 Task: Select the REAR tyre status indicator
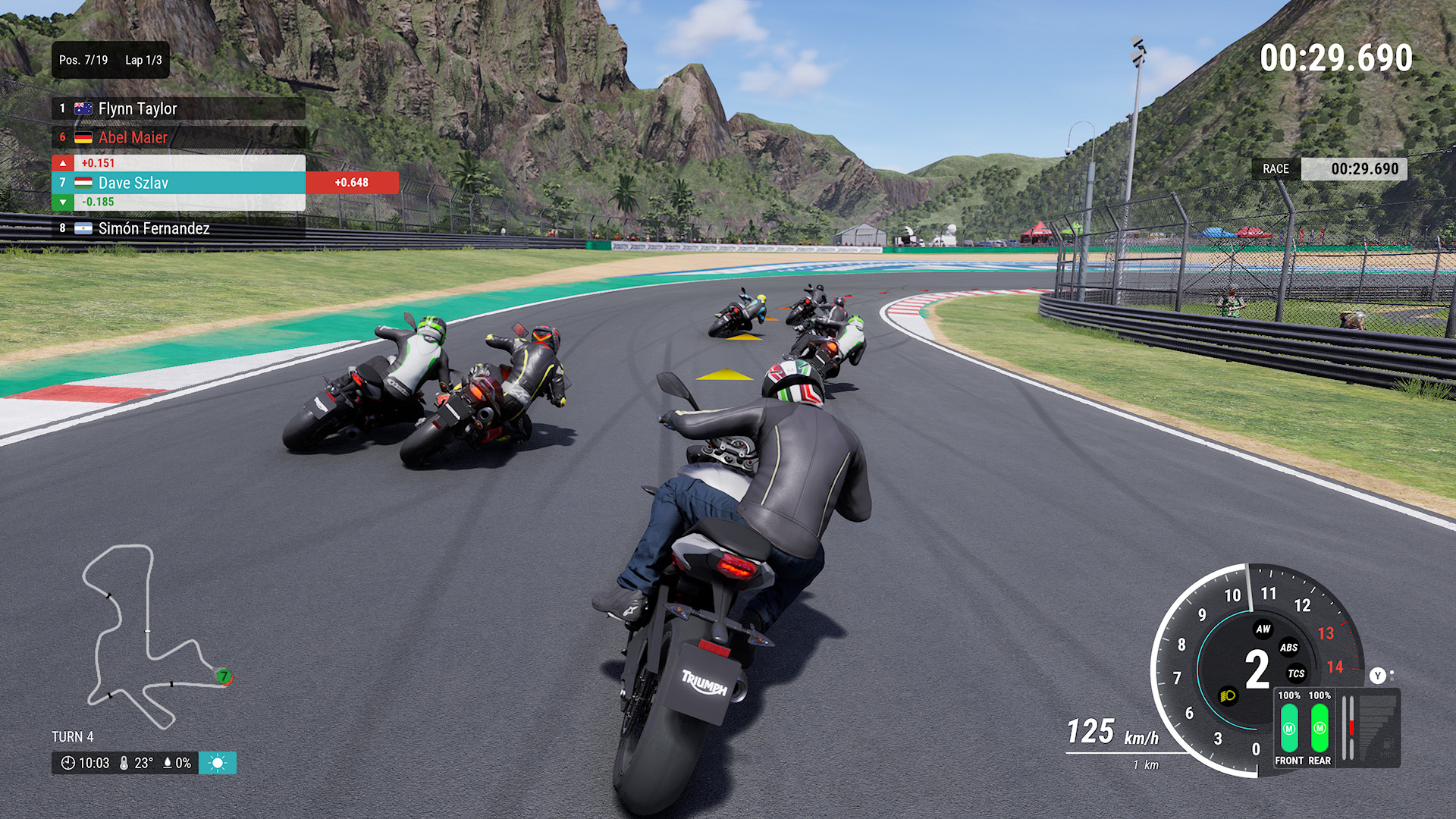point(1319,729)
